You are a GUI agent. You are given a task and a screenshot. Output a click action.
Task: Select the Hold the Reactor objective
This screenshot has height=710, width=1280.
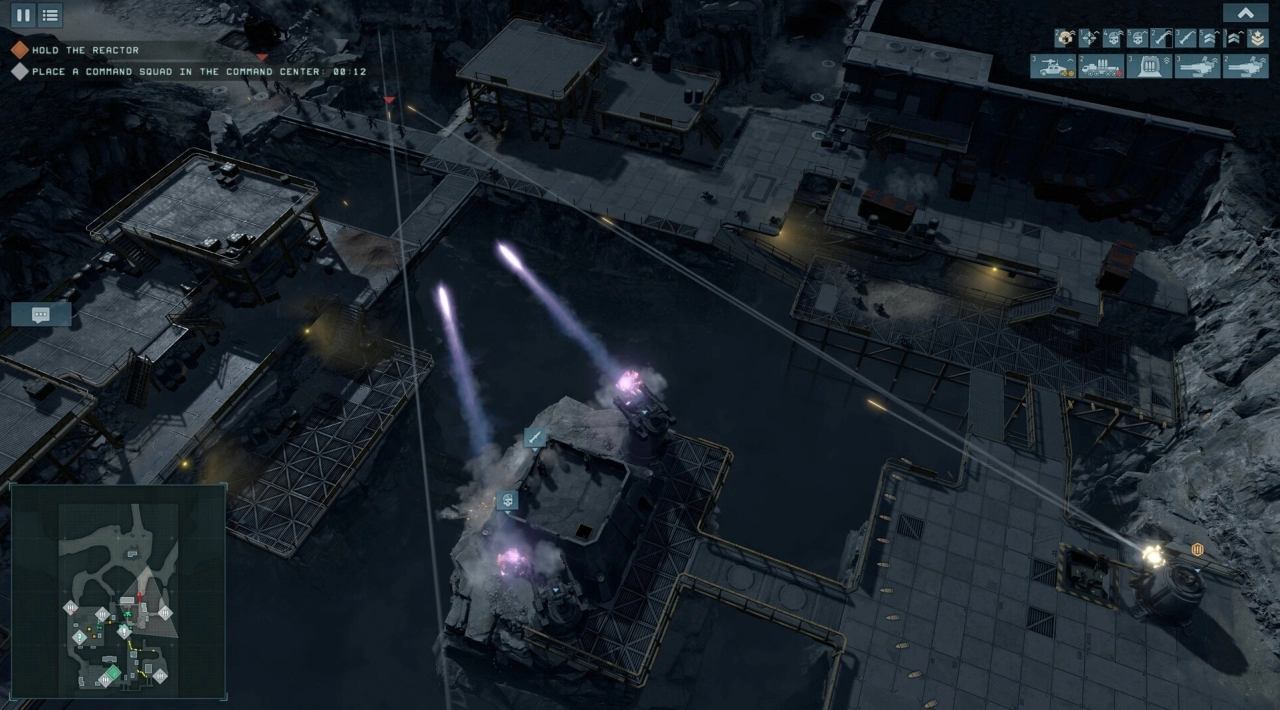pos(85,50)
